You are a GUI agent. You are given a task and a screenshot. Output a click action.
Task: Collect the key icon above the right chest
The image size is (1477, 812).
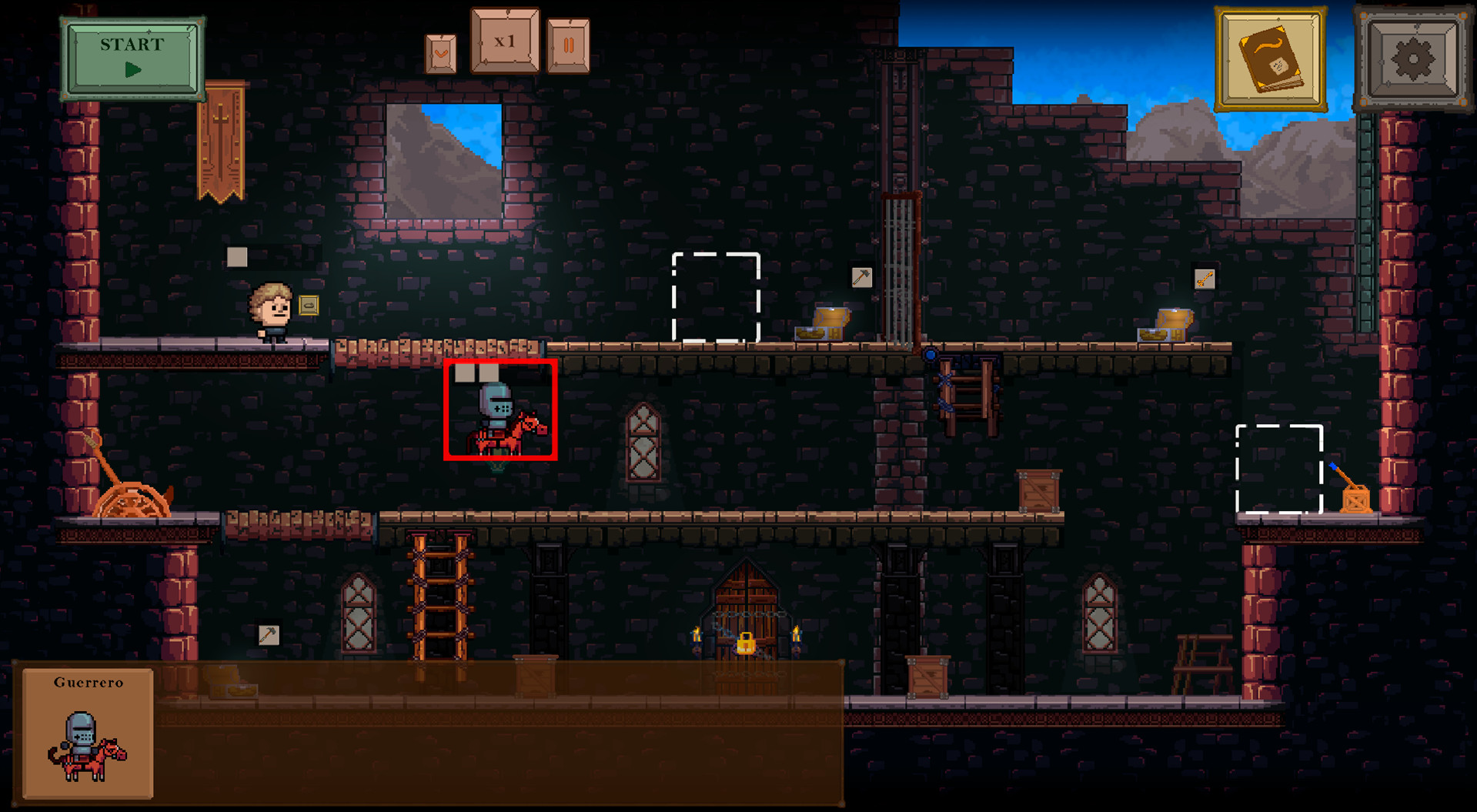(x=1204, y=279)
